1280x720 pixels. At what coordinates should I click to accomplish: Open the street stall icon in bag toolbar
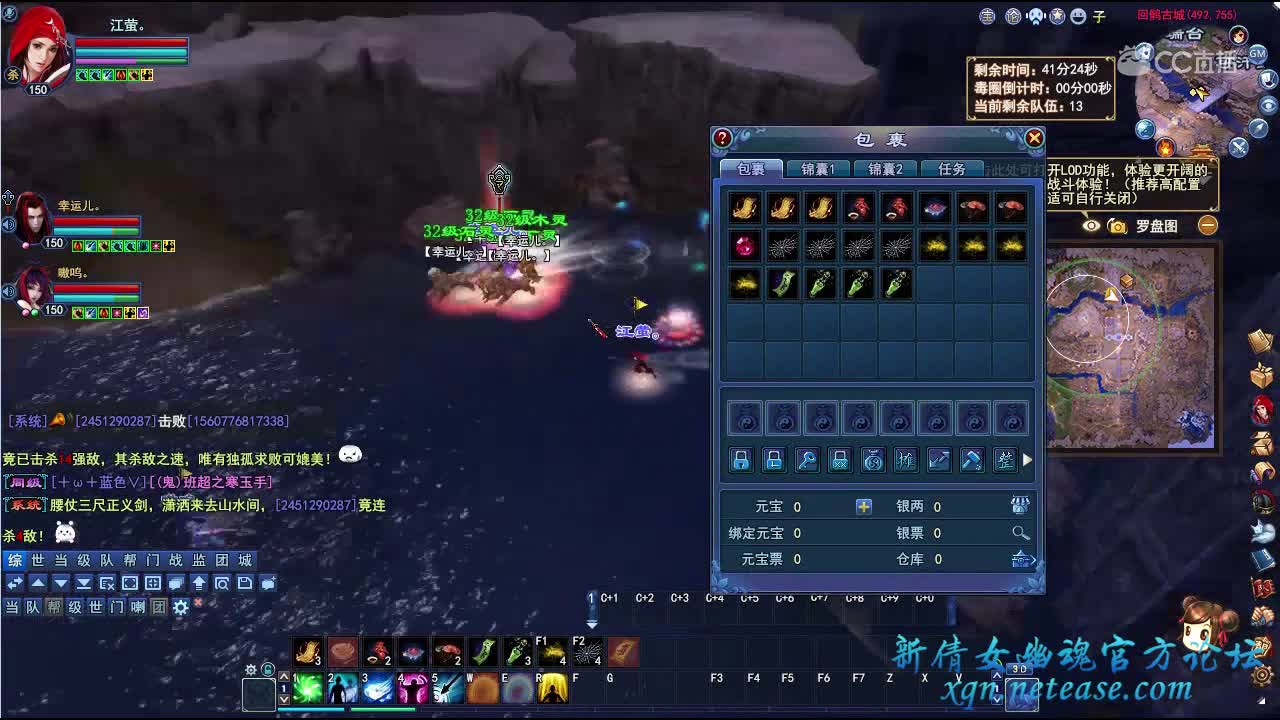point(906,460)
